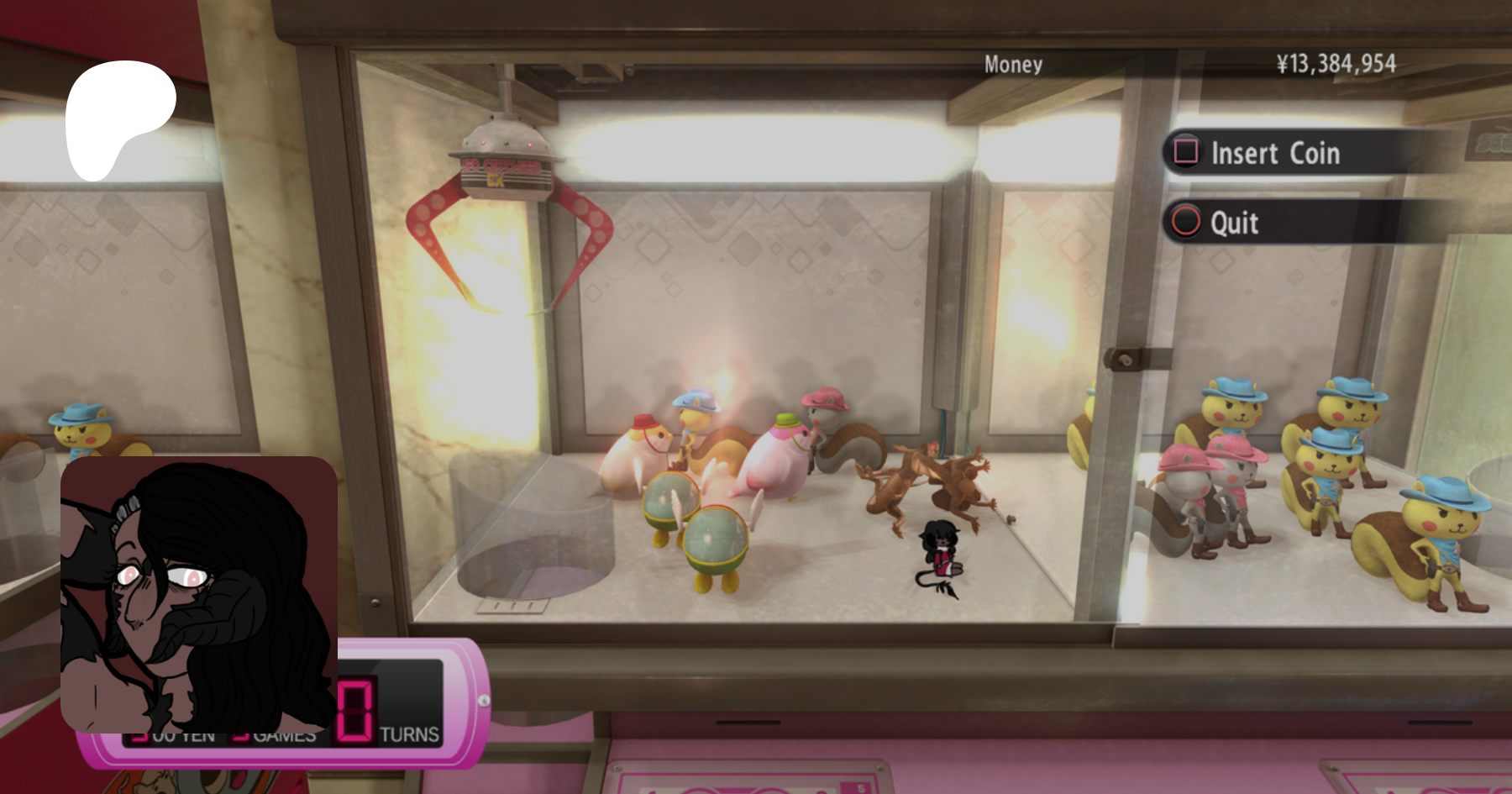Open the dark-haired character avatar thumbnail
The image size is (1512, 794).
click(199, 594)
